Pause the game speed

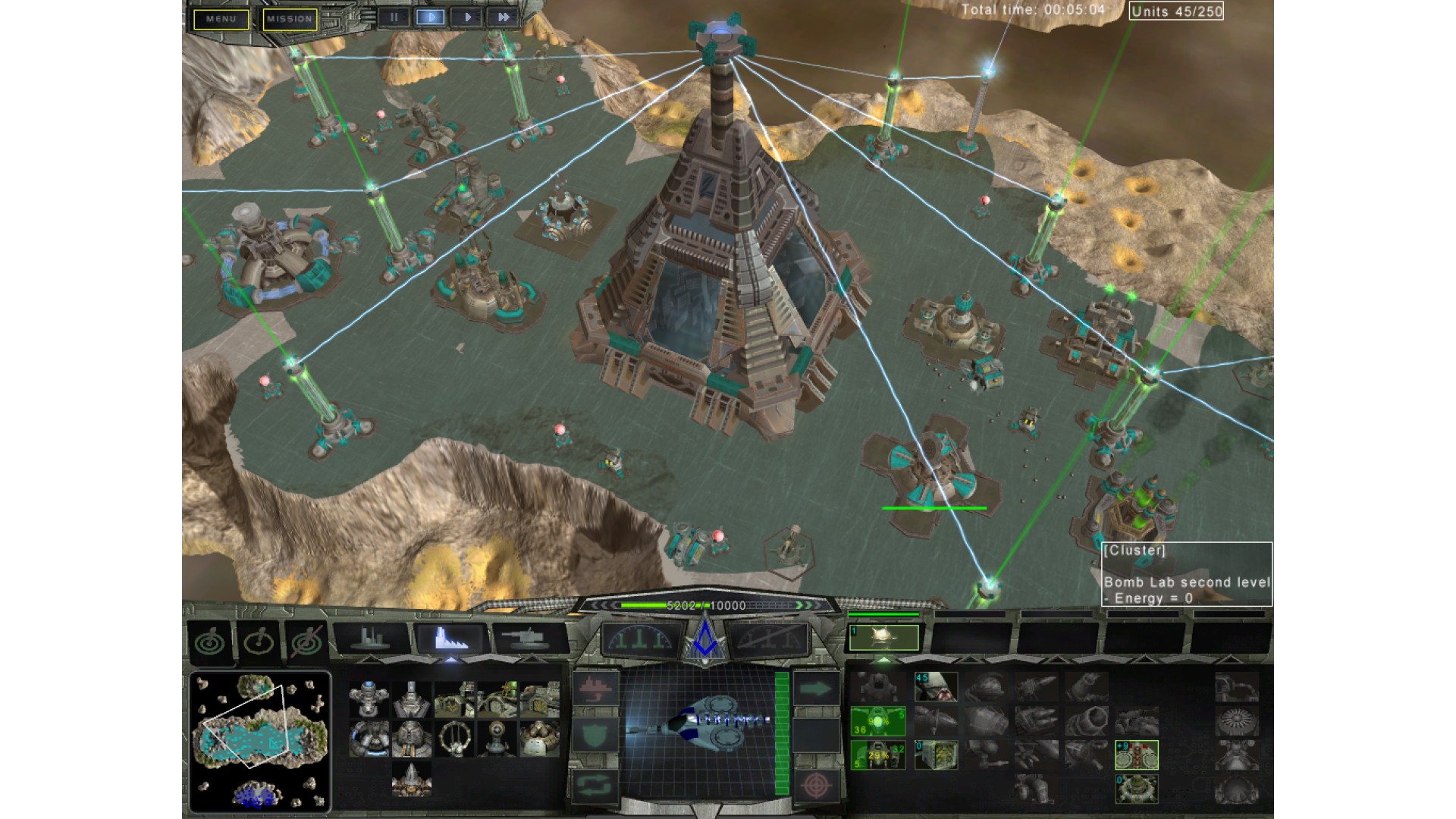394,17
